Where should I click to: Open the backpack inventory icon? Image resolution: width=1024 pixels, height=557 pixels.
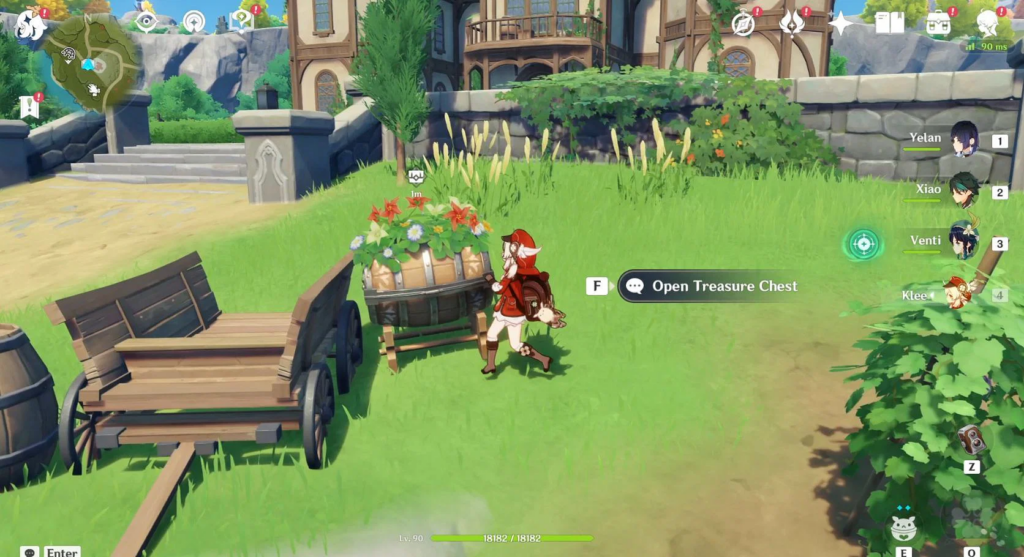point(938,23)
